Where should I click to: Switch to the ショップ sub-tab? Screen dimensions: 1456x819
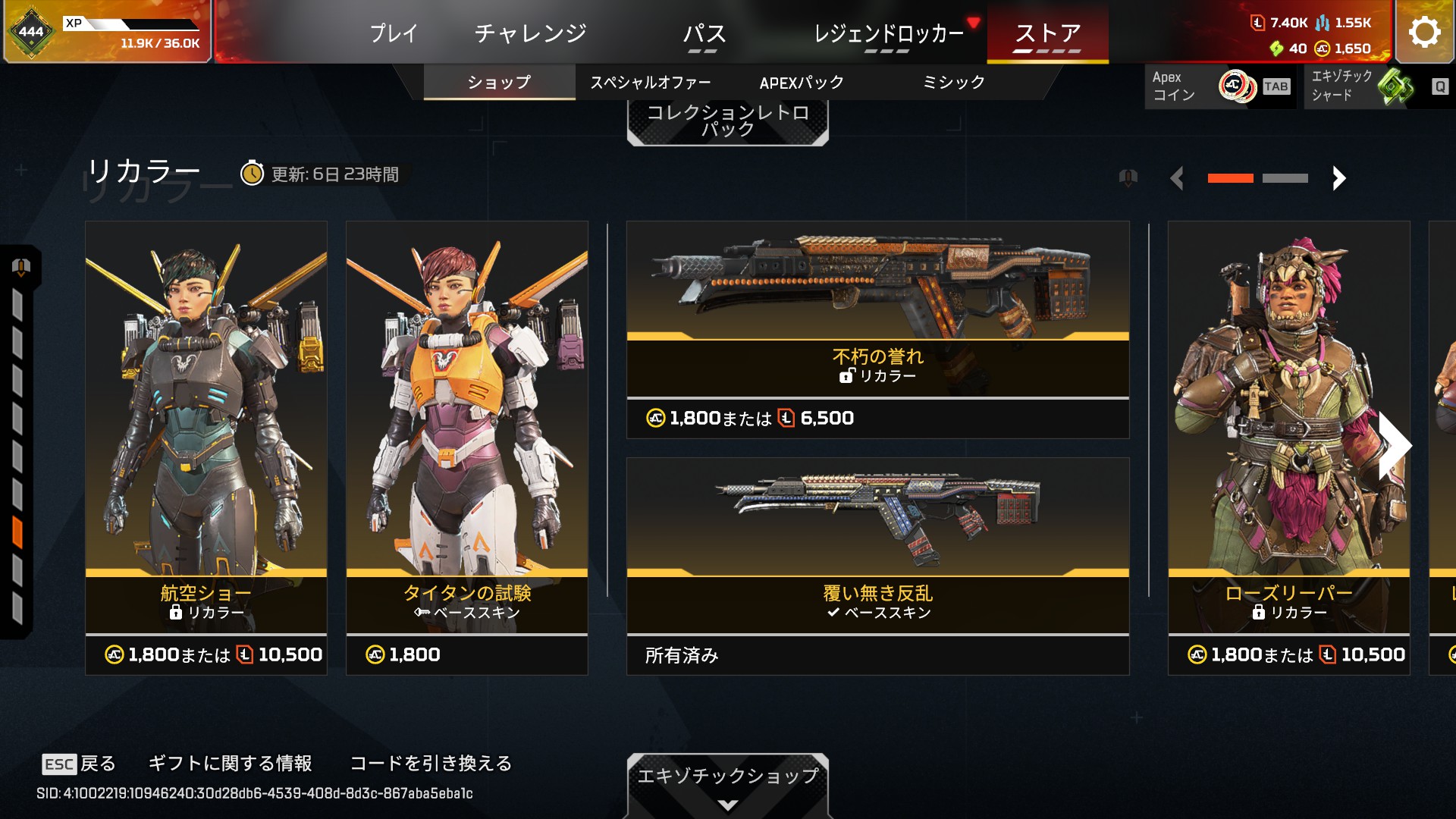(x=499, y=82)
